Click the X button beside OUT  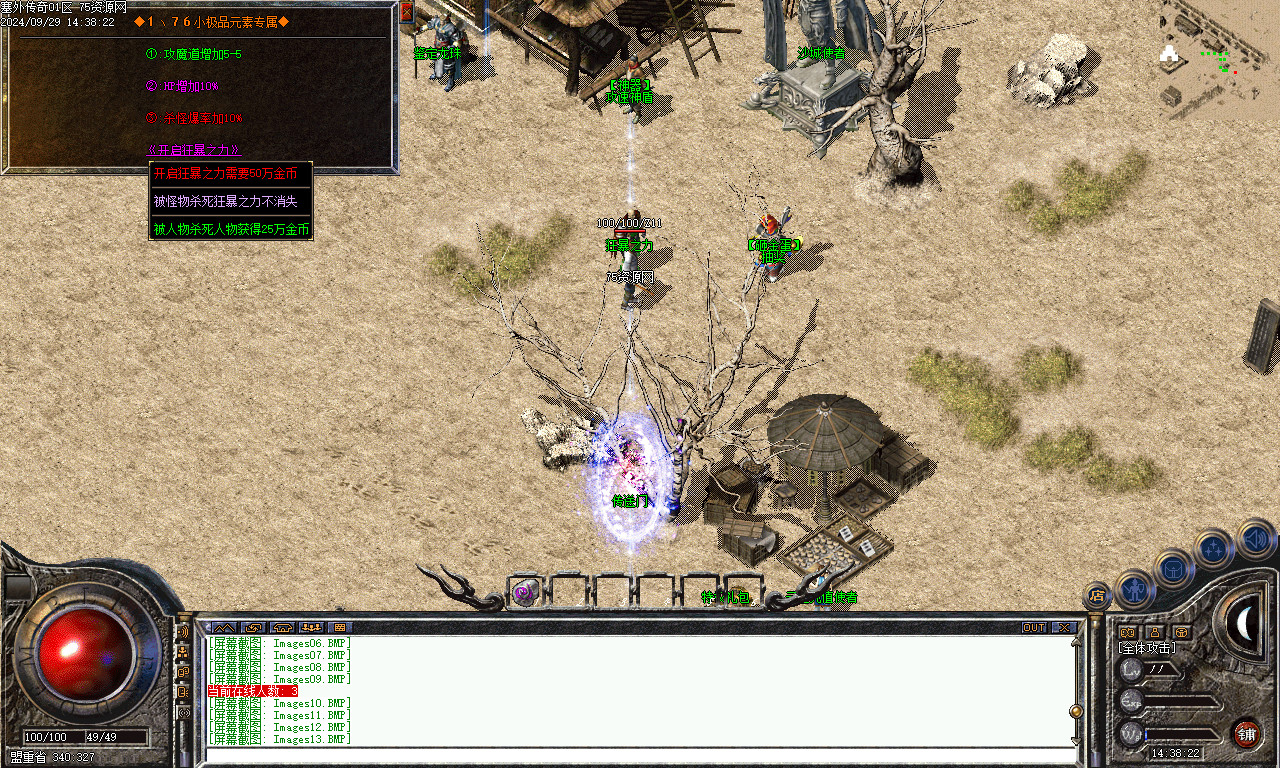coord(1064,627)
